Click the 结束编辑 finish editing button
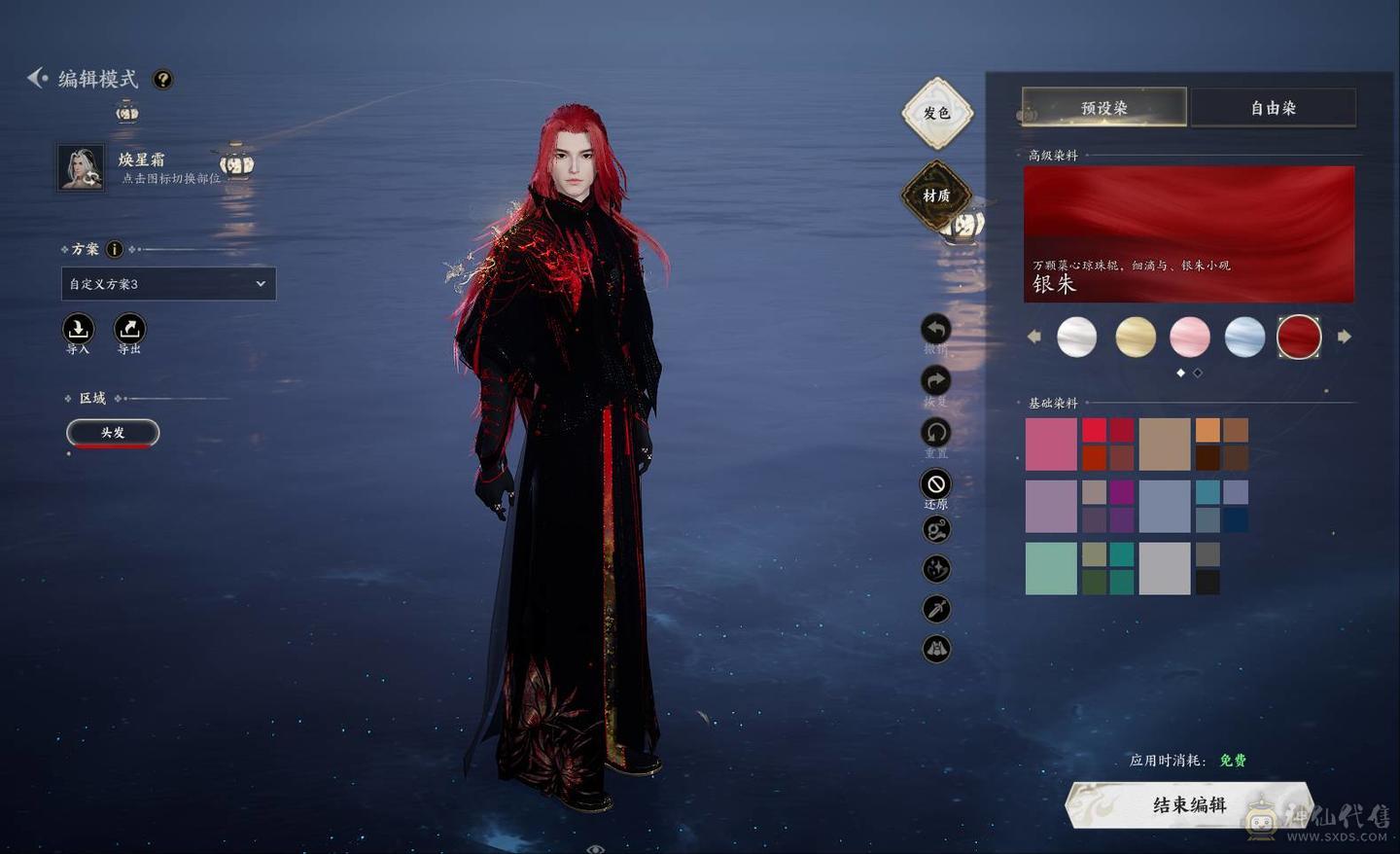The width and height of the screenshot is (1400, 854). (1188, 804)
